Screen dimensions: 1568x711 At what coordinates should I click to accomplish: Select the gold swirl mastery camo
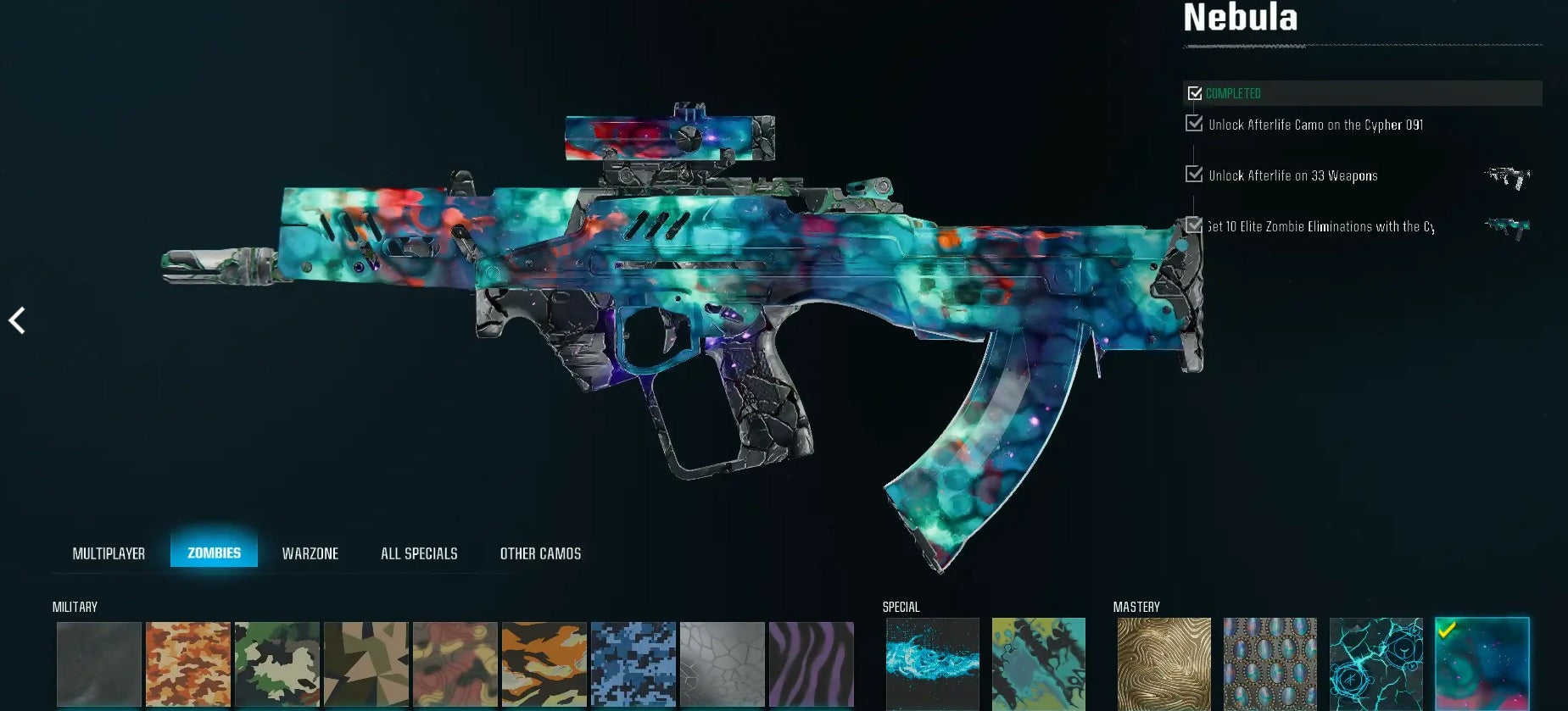1163,664
